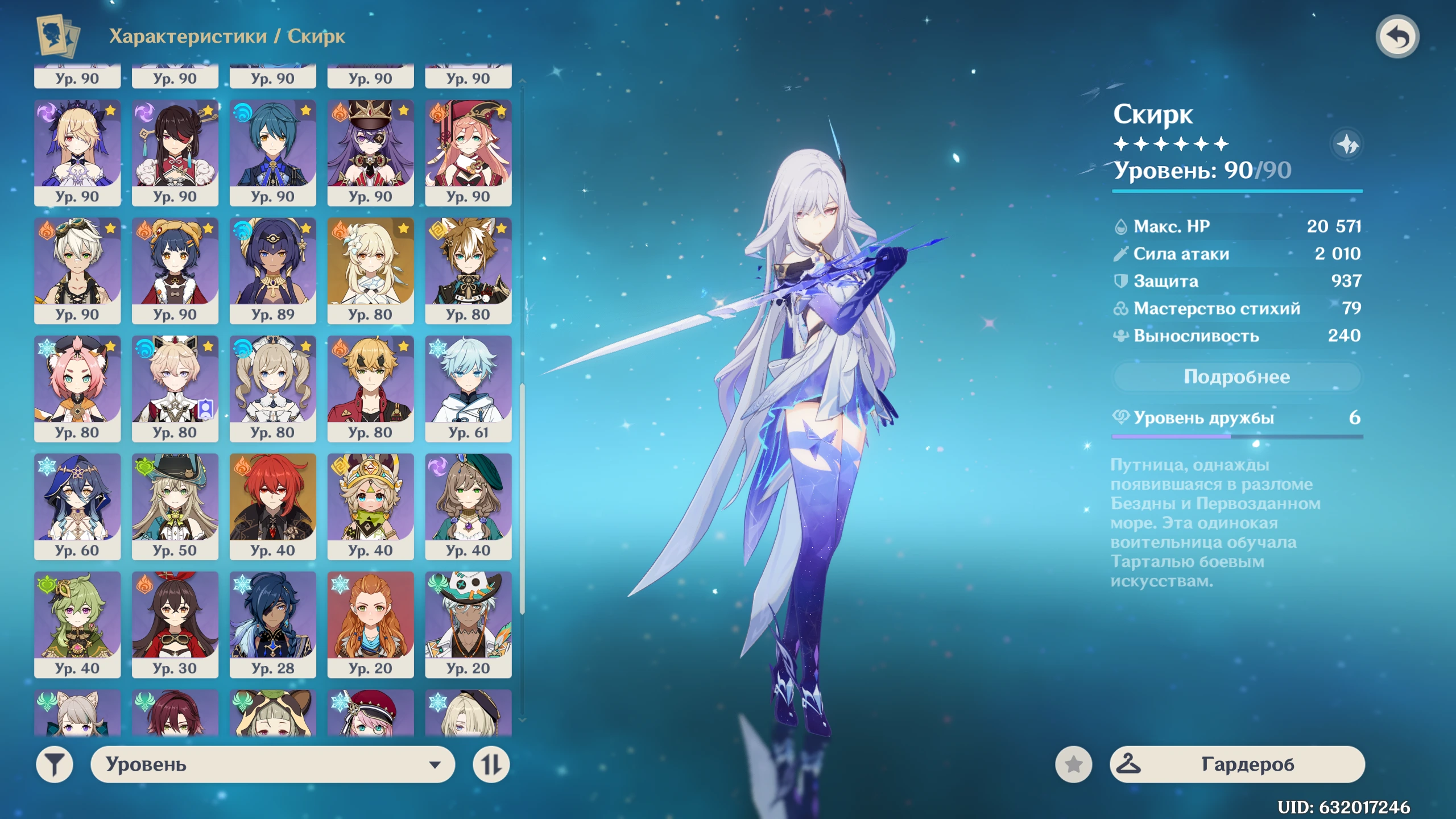Open the Подробнее details panel
Image resolution: width=1456 pixels, height=819 pixels.
pyautogui.click(x=1236, y=377)
